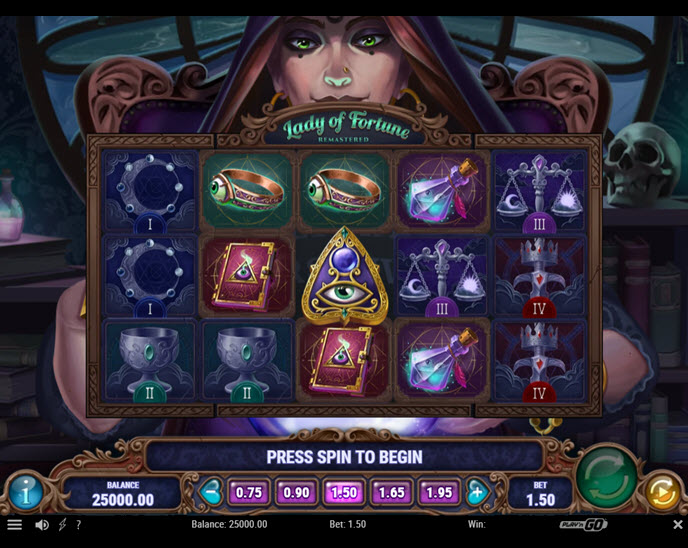Select the 1.50 bet value
Viewport: 688px width, 548px height.
coord(344,492)
